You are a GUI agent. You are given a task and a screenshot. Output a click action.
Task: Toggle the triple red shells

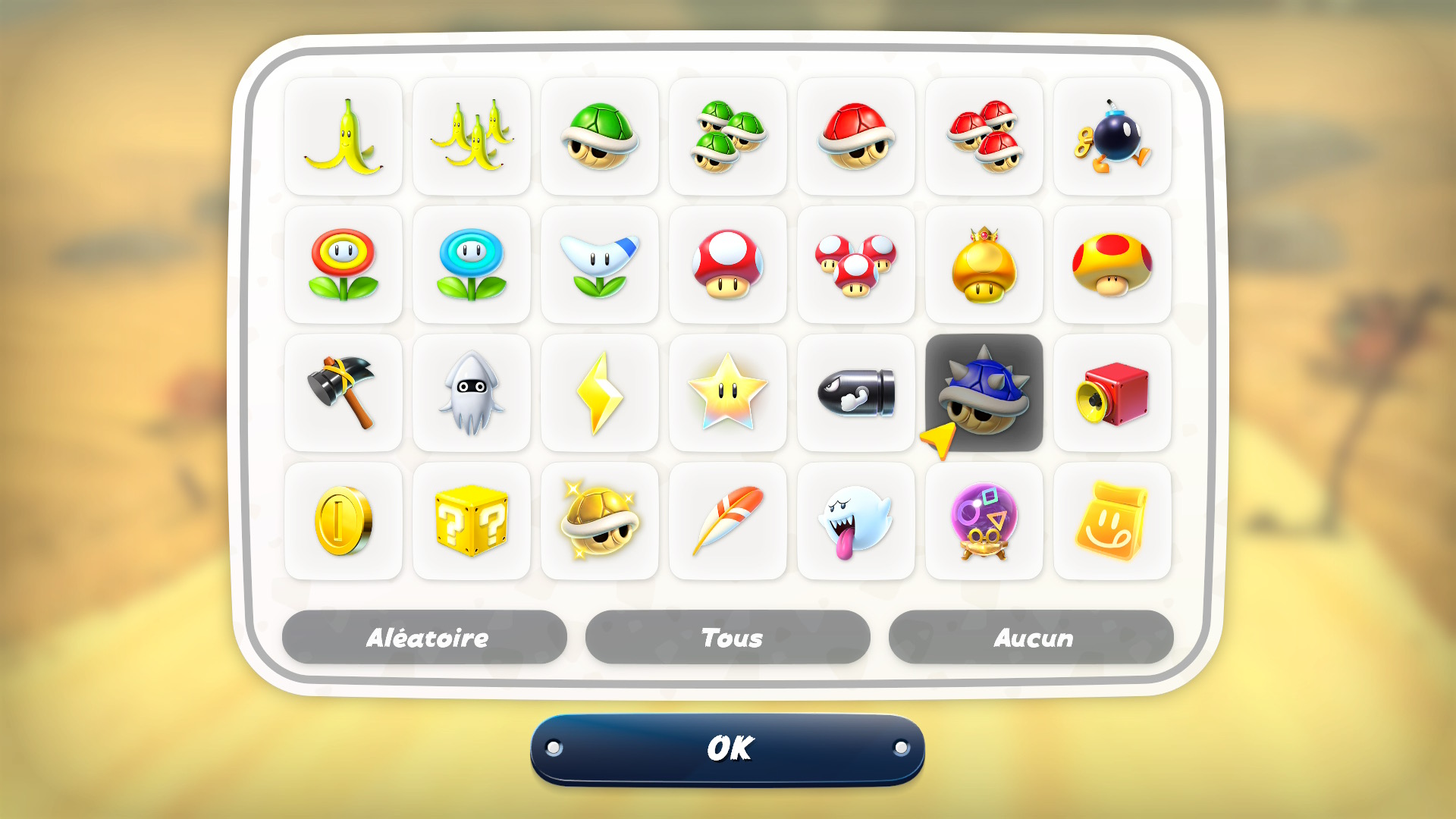pos(984,136)
